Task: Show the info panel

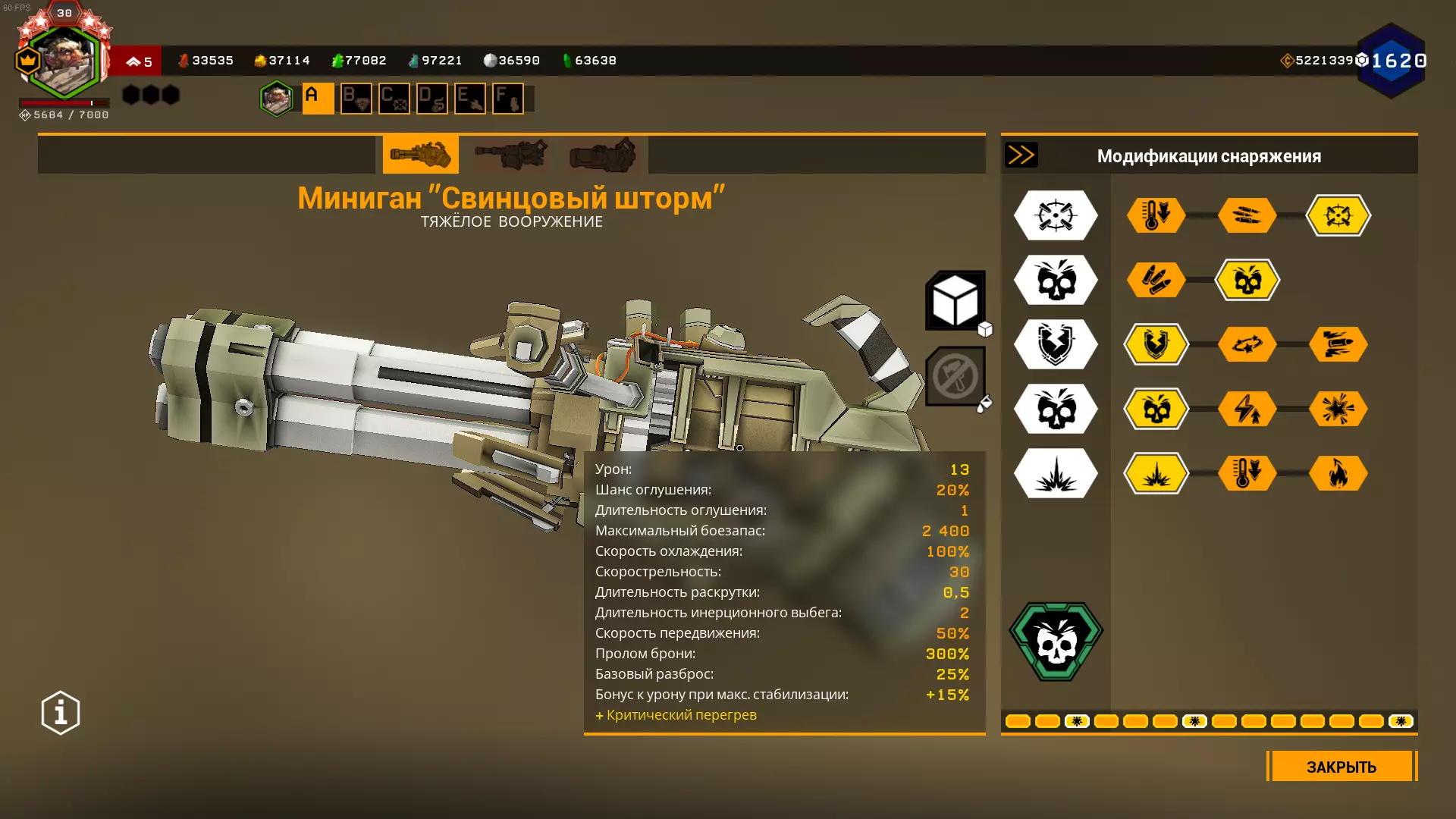Action: pos(61,713)
